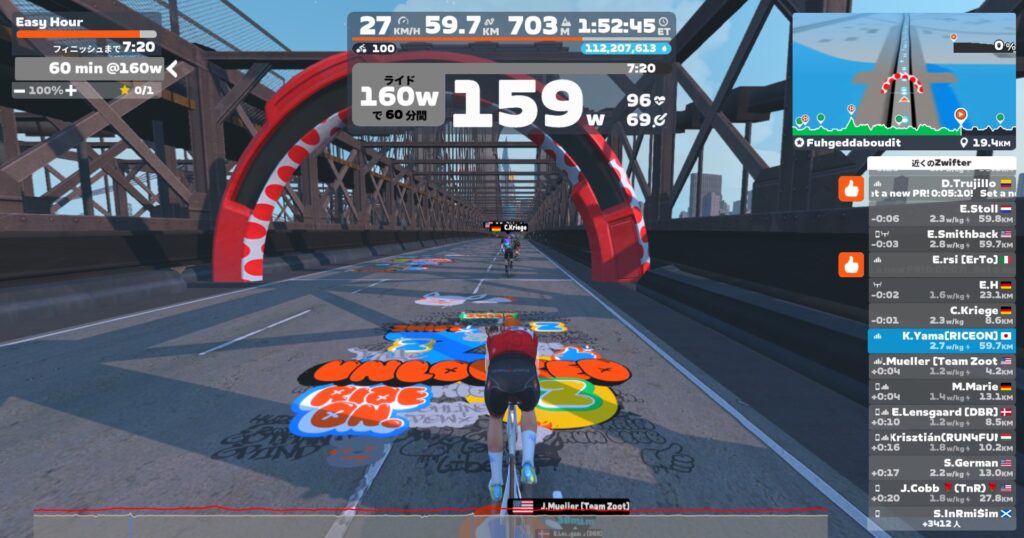Select rider C.Kriege in the nearby list

coord(942,315)
